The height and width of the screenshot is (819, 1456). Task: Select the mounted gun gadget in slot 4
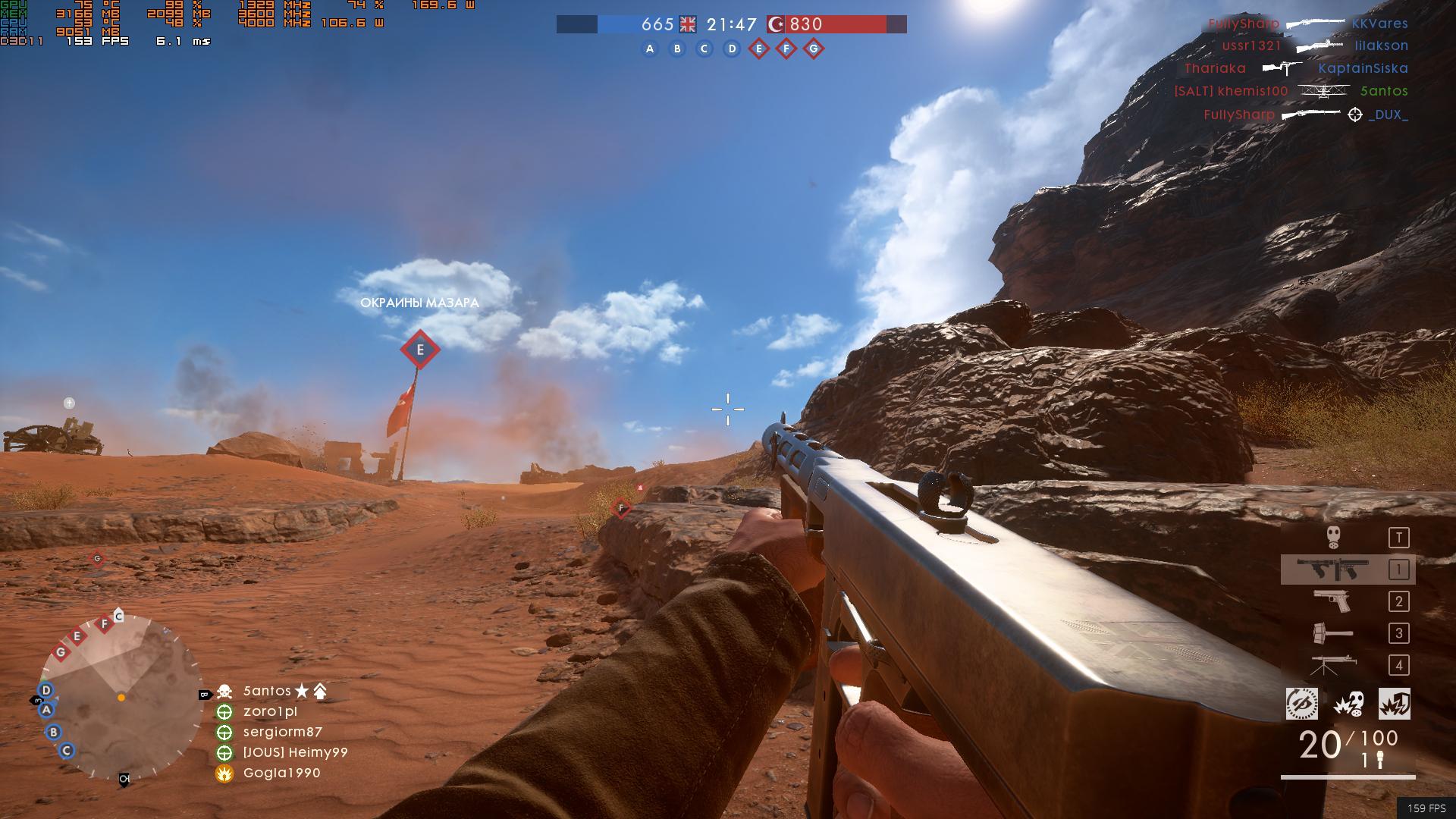[x=1332, y=665]
